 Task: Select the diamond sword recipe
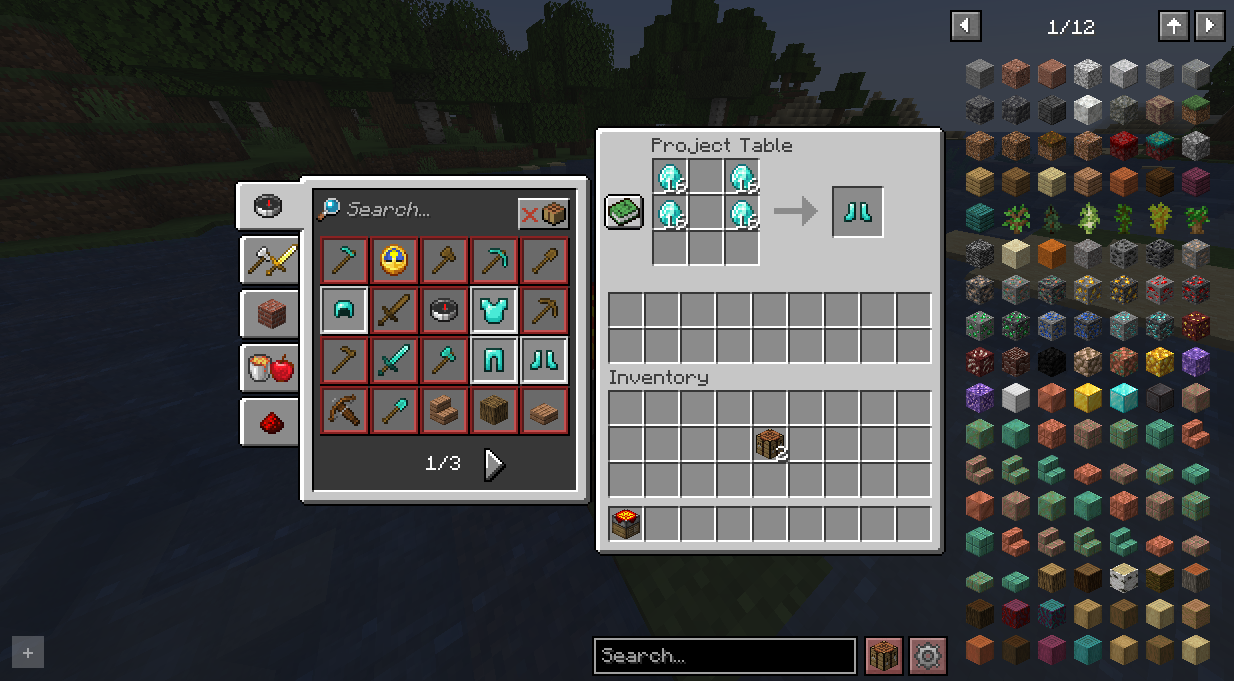tap(395, 360)
